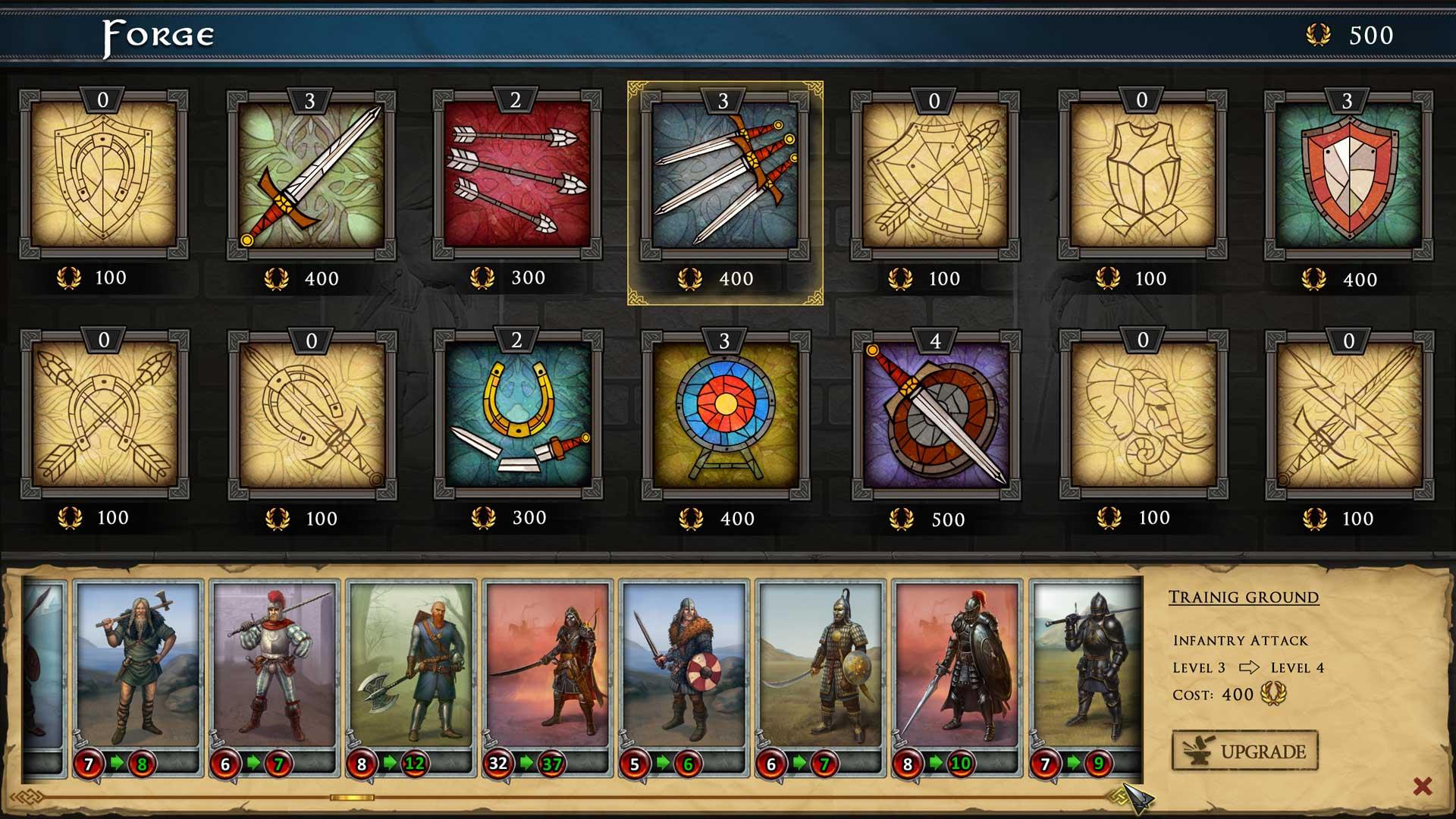1456x819 pixels.
Task: Pick the red shield upgrade tile
Action: [x=1348, y=176]
